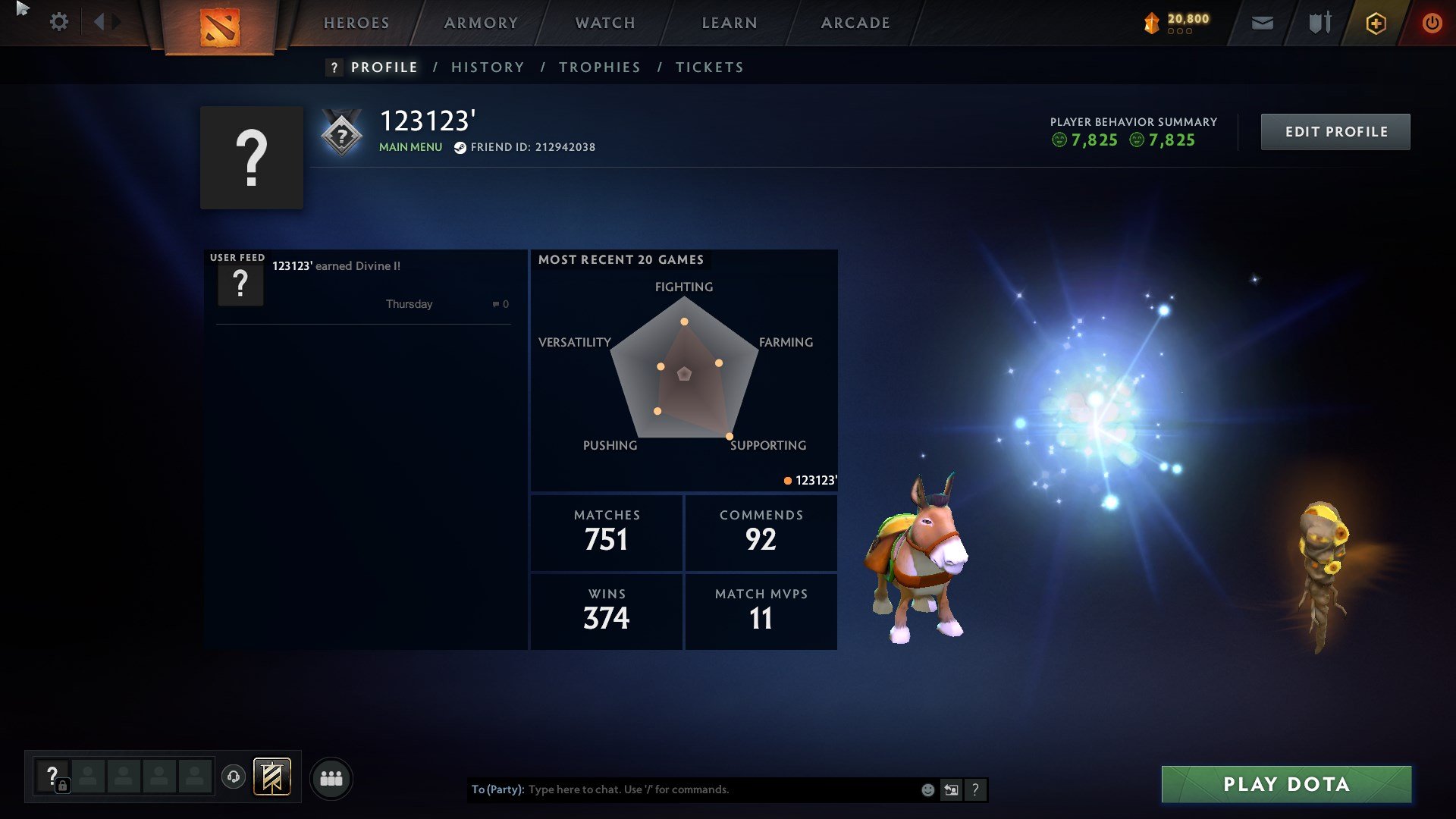Click the Edit Profile button

1335,132
